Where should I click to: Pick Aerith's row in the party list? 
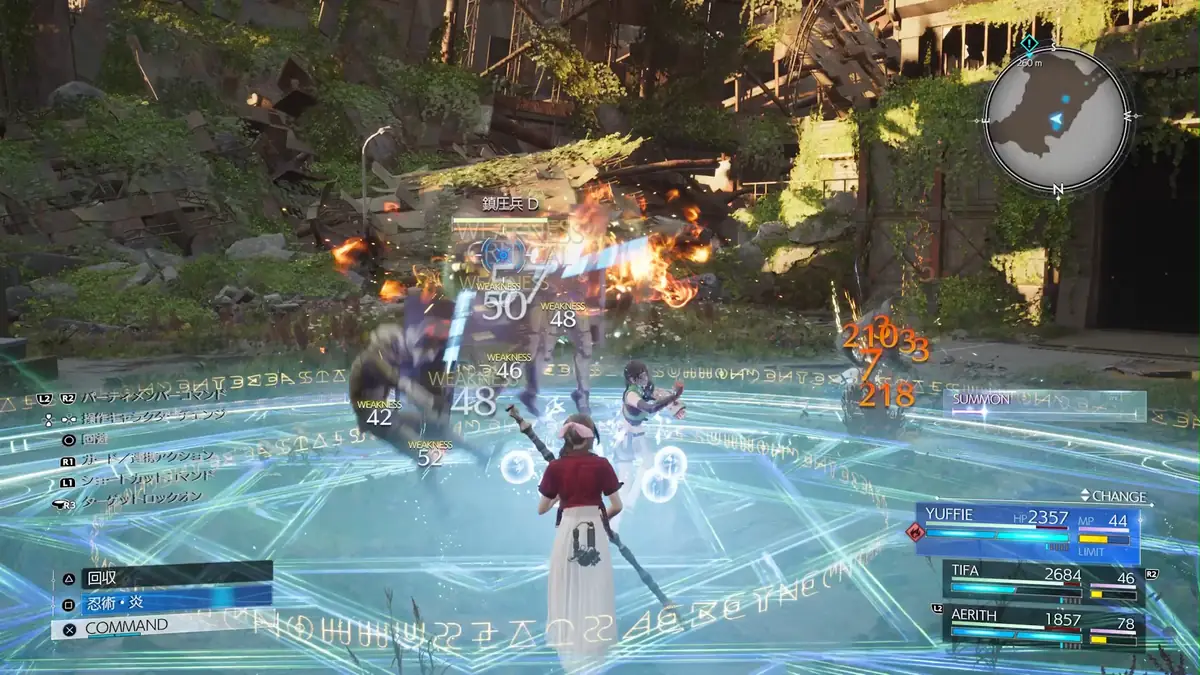pos(1042,626)
